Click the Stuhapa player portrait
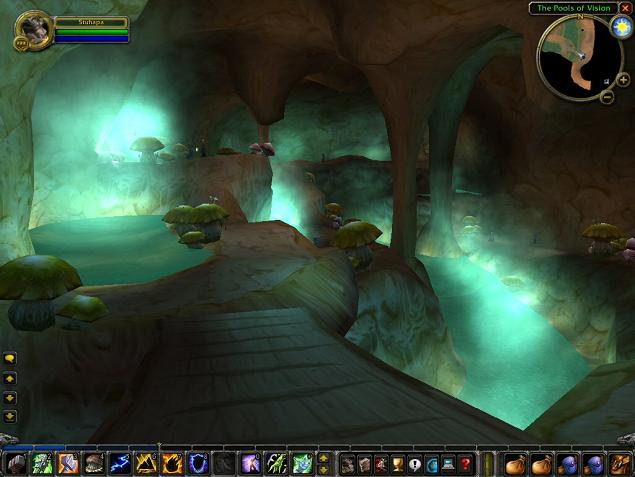This screenshot has height=477, width=635. [x=33, y=30]
